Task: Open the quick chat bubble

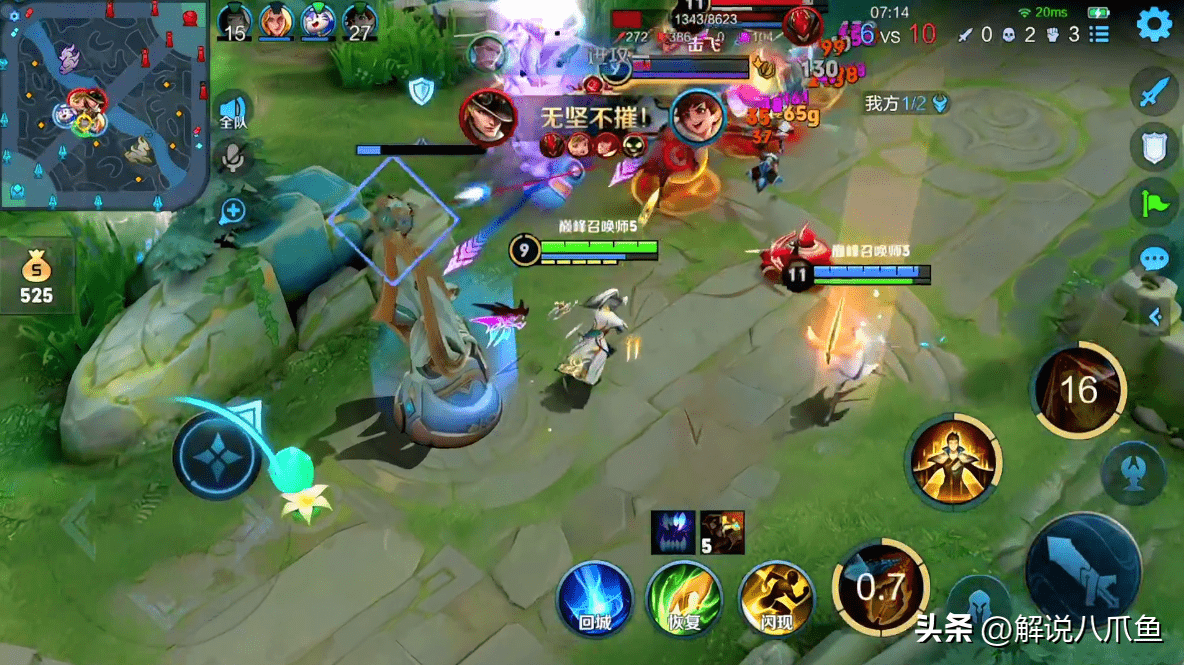Action: [1156, 259]
